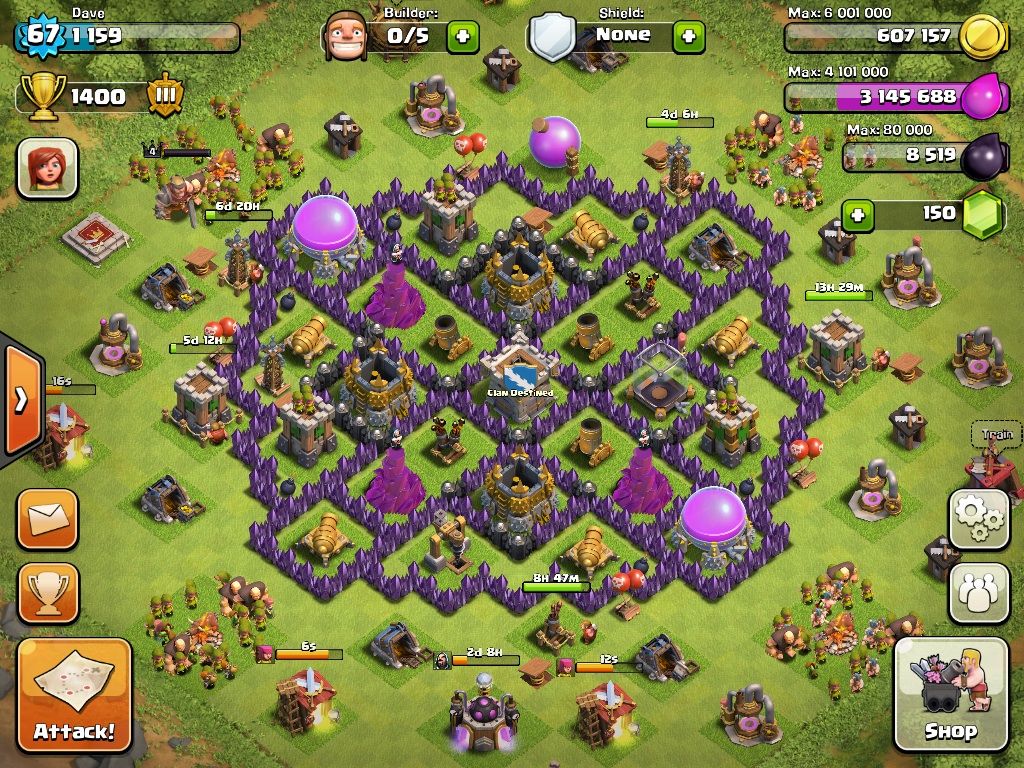Click the builder face icon
The image size is (1024, 768).
[x=347, y=36]
